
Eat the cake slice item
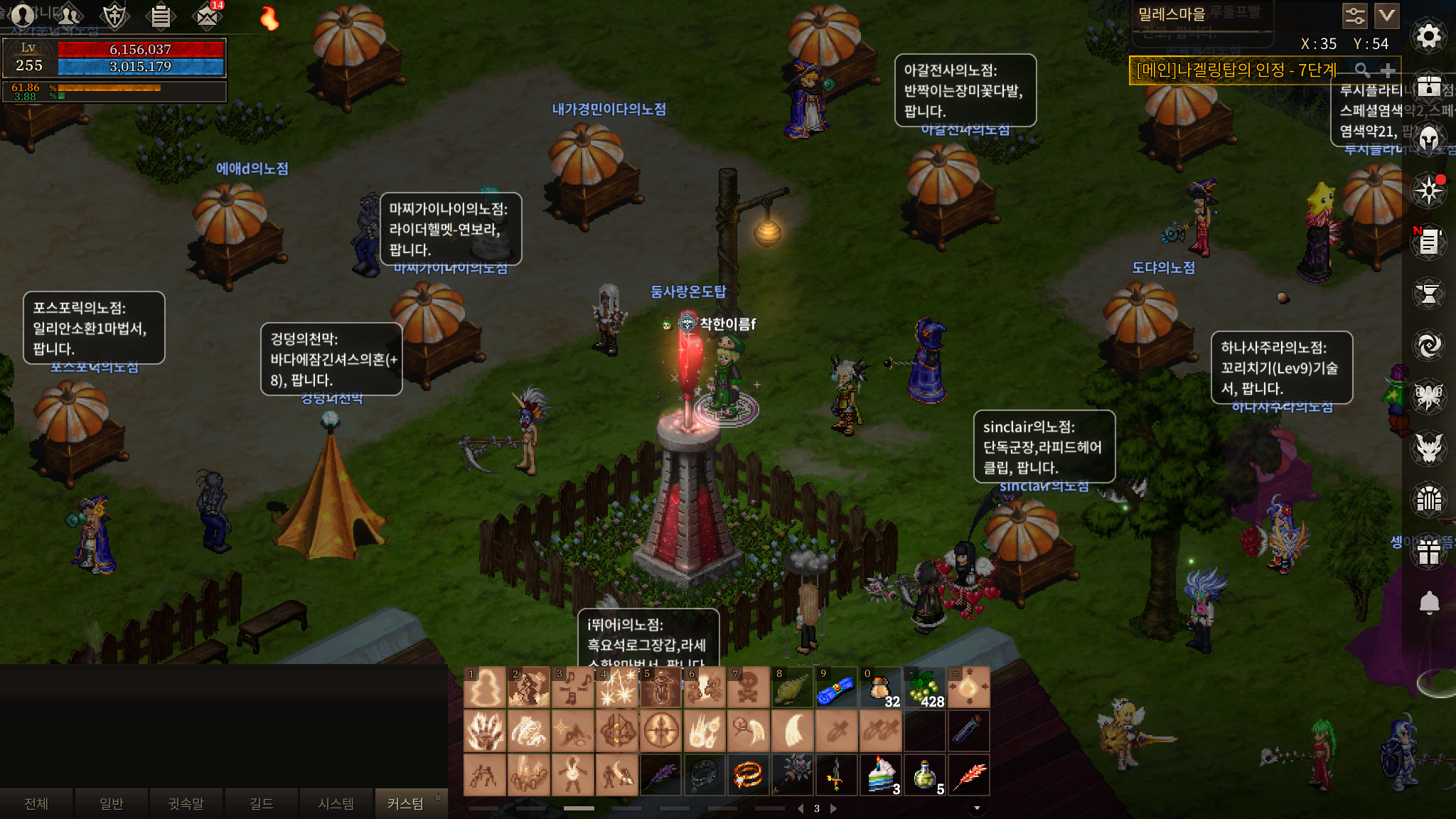[880, 775]
